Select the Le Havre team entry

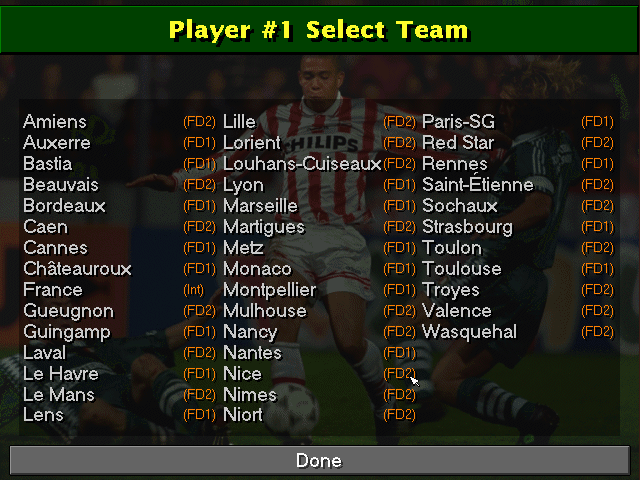coord(59,374)
